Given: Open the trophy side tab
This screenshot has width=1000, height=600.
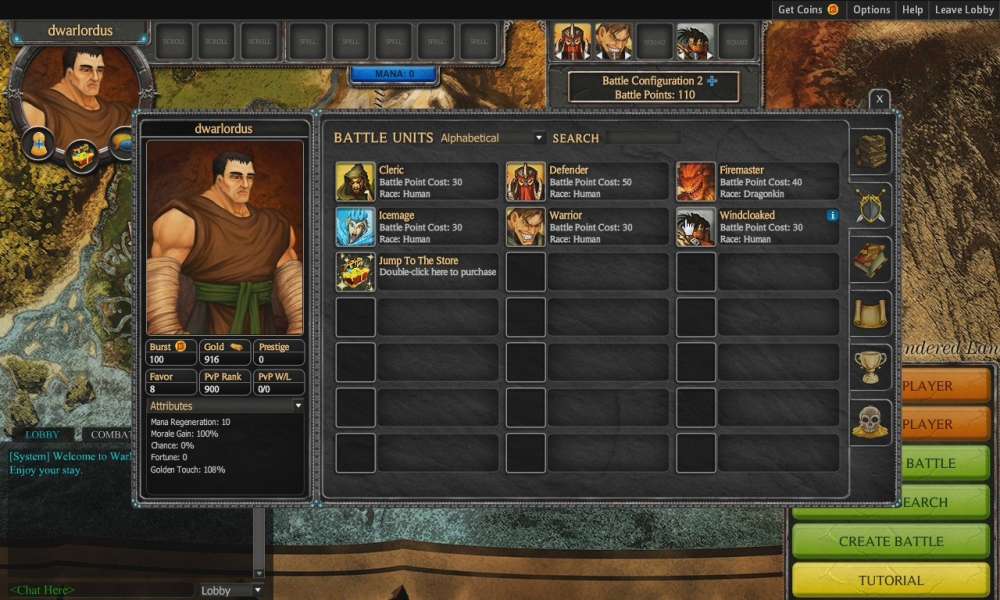Looking at the screenshot, I should click(870, 367).
